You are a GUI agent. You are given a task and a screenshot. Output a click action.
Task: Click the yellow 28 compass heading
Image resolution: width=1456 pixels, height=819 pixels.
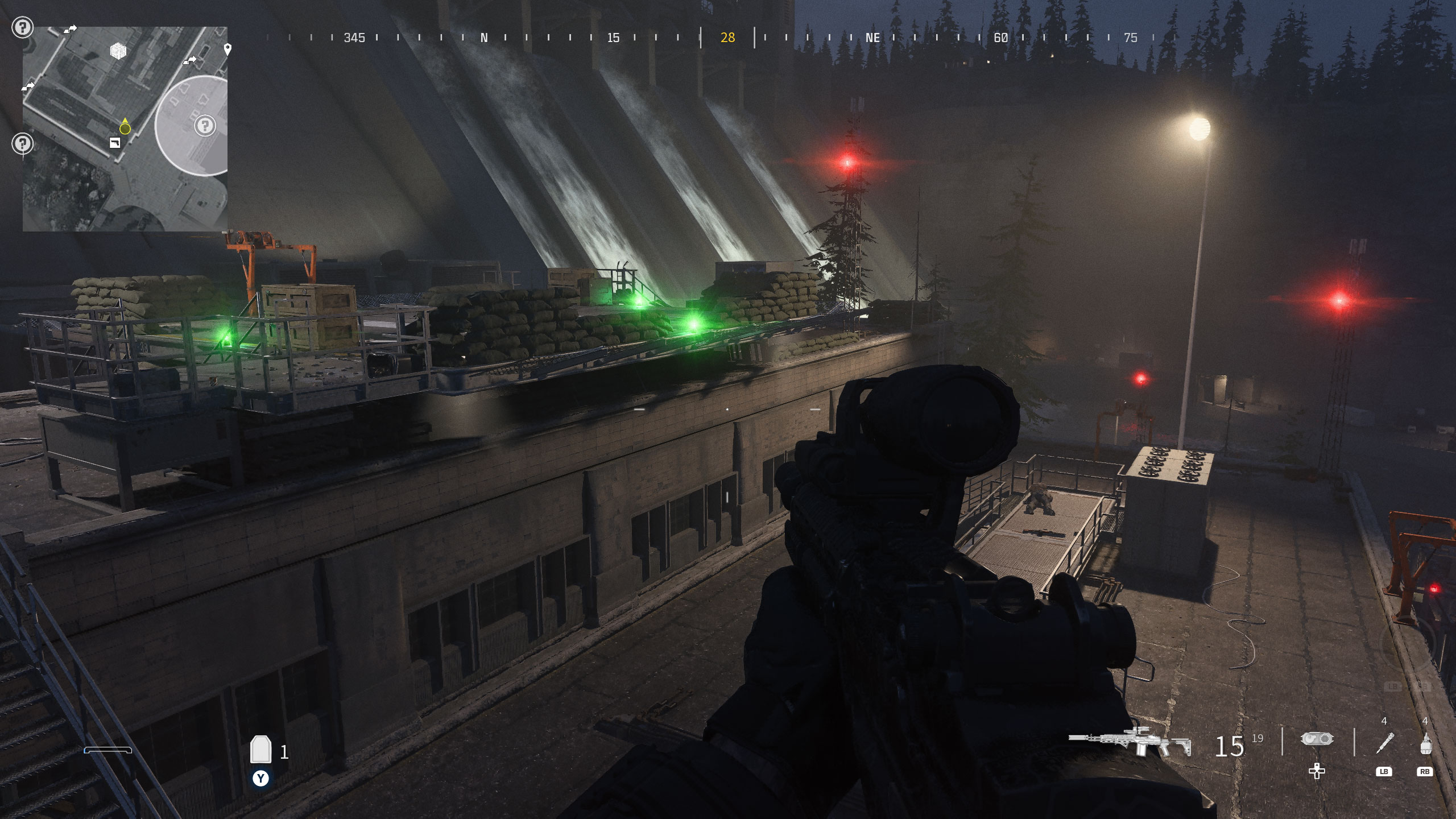tap(727, 38)
